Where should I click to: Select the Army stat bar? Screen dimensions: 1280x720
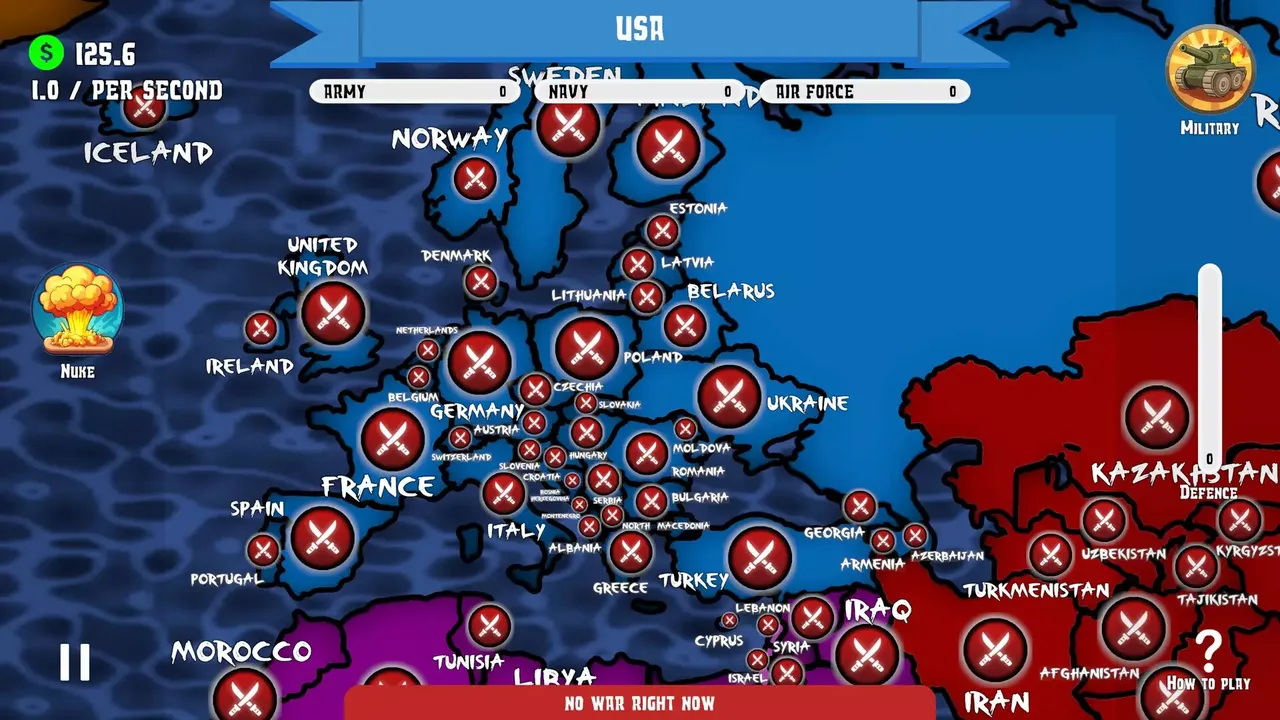click(414, 91)
